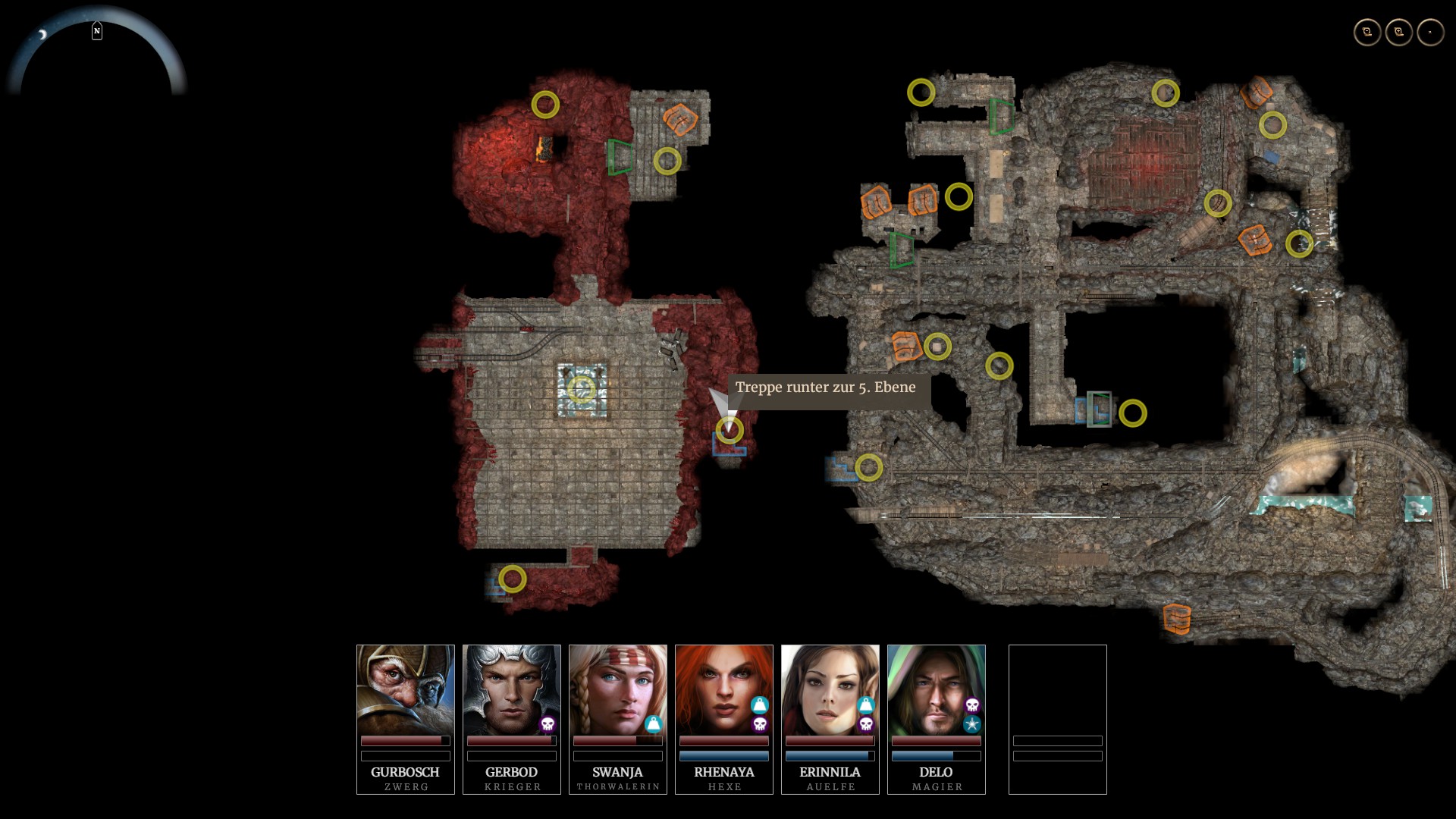1456x819 pixels.
Task: Close the map screen
Action: [x=1430, y=32]
